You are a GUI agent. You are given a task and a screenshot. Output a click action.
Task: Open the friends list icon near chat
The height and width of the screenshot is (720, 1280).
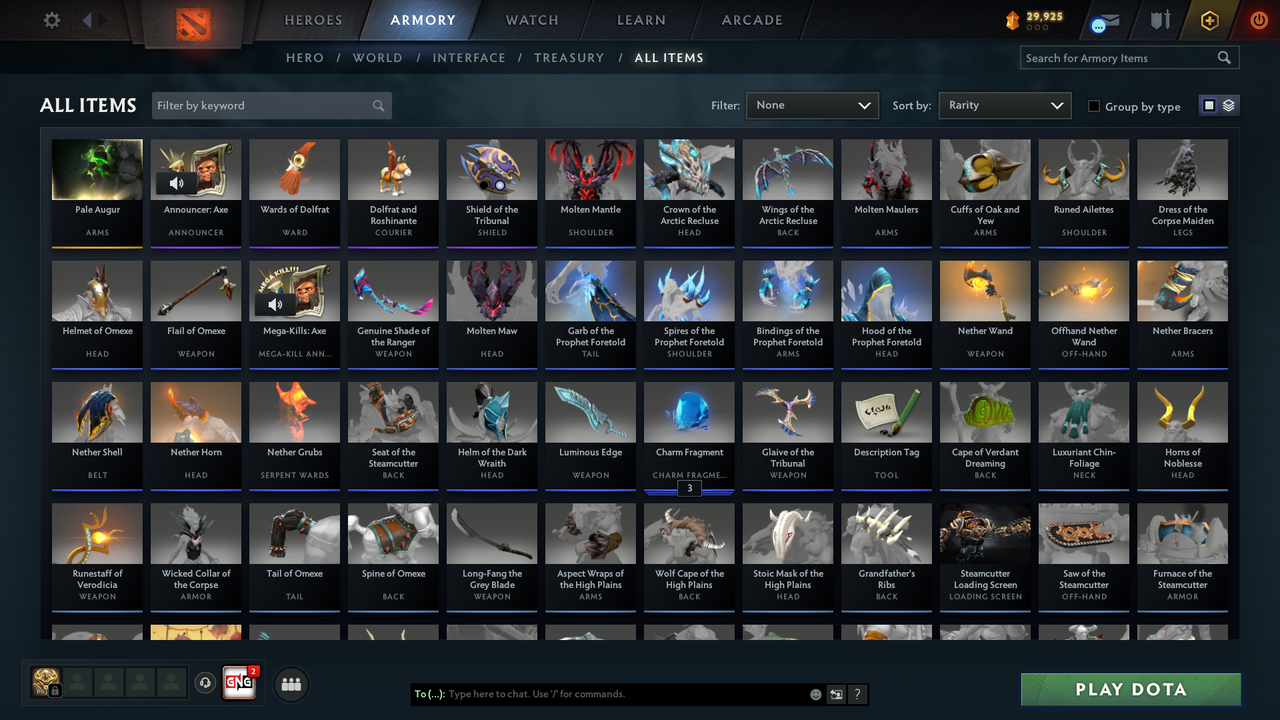(x=289, y=684)
